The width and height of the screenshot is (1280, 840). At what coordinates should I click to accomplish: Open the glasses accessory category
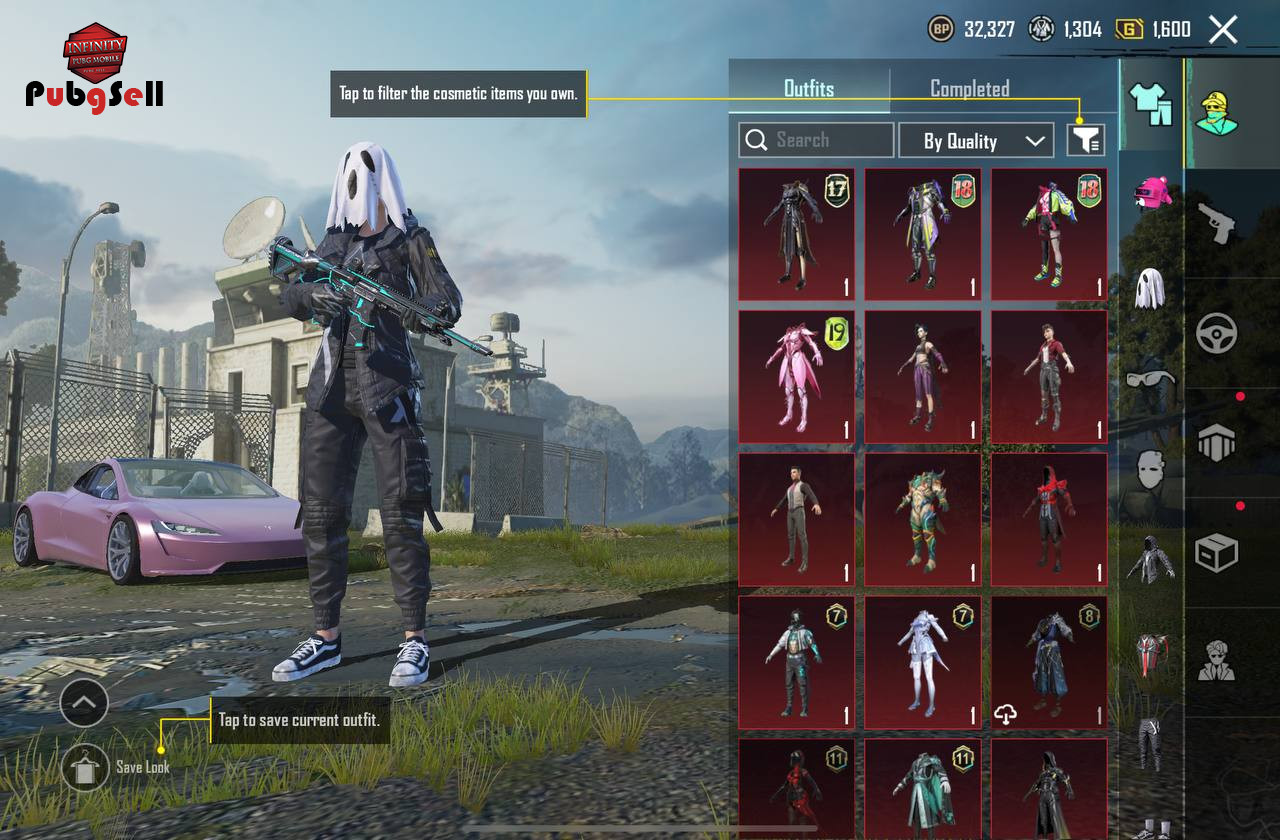click(1151, 379)
